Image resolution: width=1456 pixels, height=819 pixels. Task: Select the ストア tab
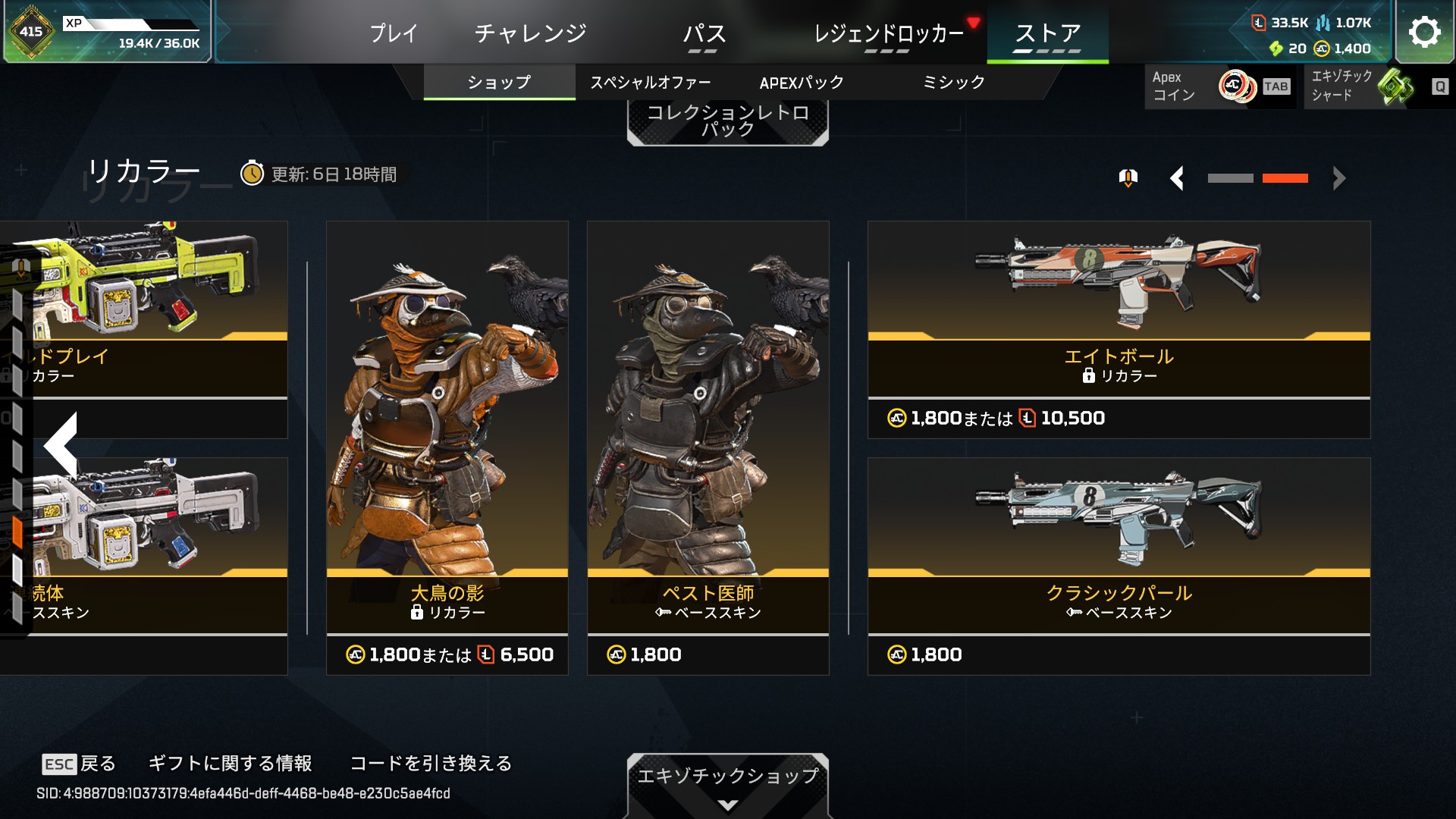[x=1047, y=33]
